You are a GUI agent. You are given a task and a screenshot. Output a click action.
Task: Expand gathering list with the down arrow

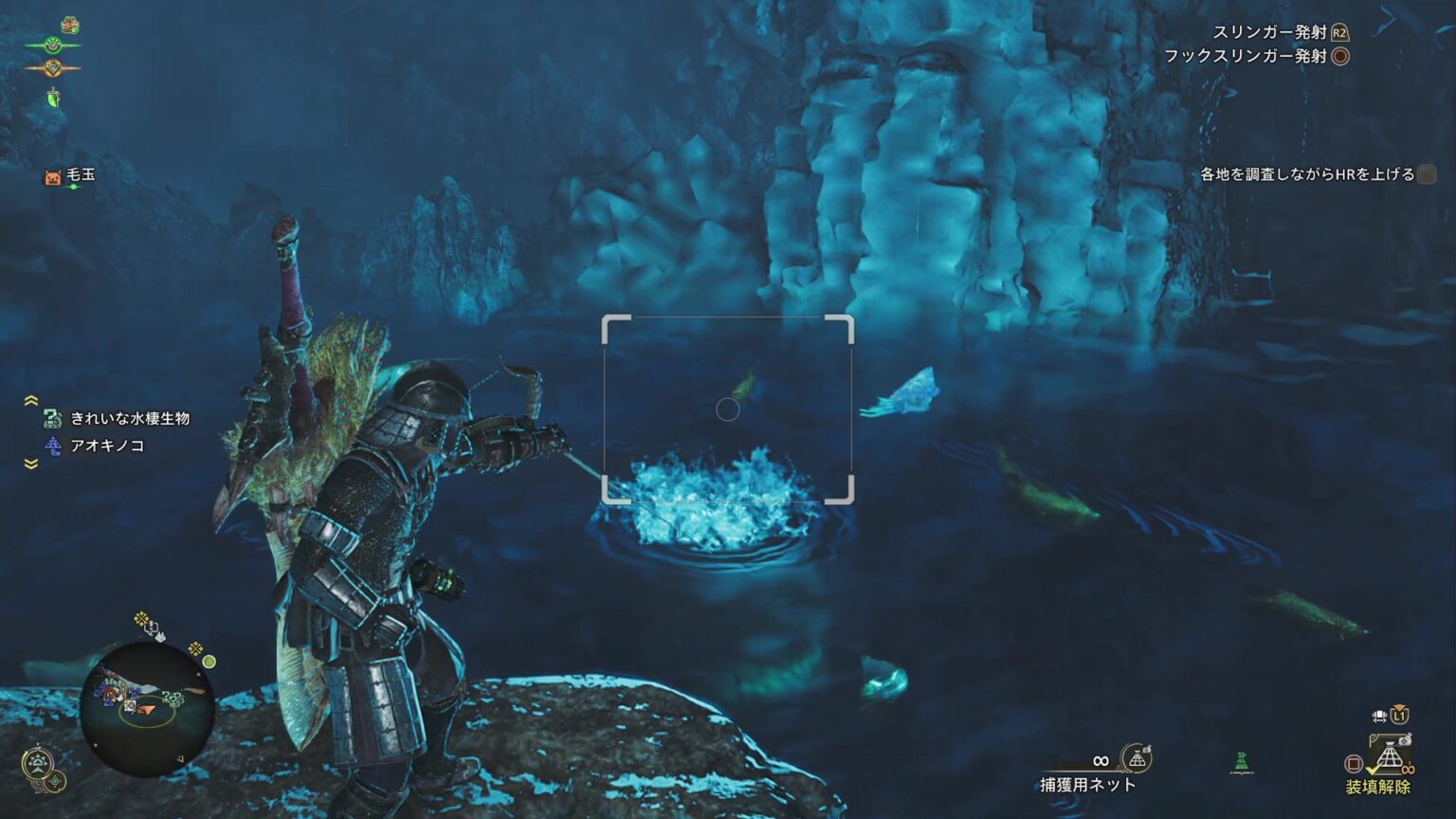coord(31,464)
